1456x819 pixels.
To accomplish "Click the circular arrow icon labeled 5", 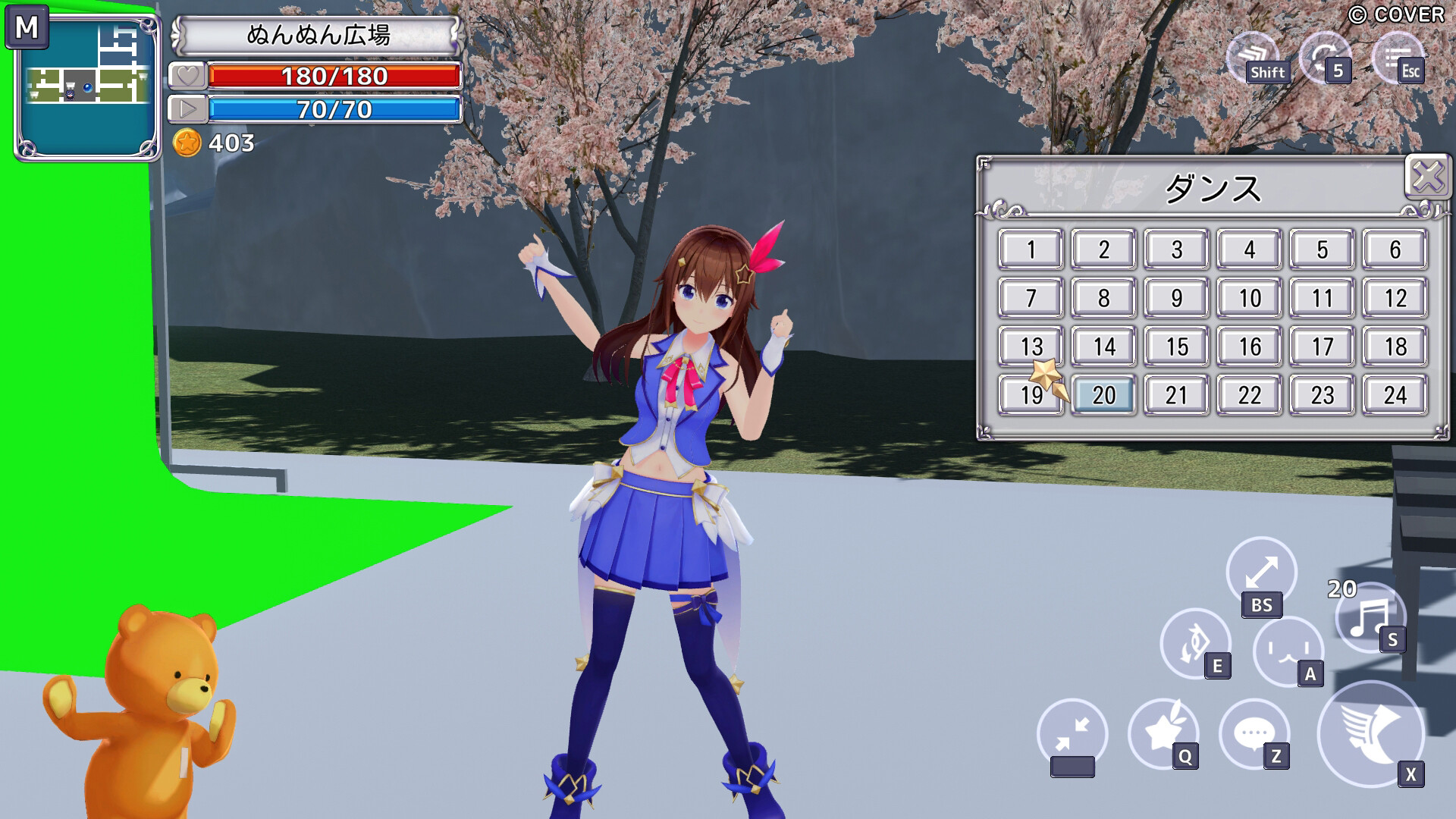I will (1325, 56).
